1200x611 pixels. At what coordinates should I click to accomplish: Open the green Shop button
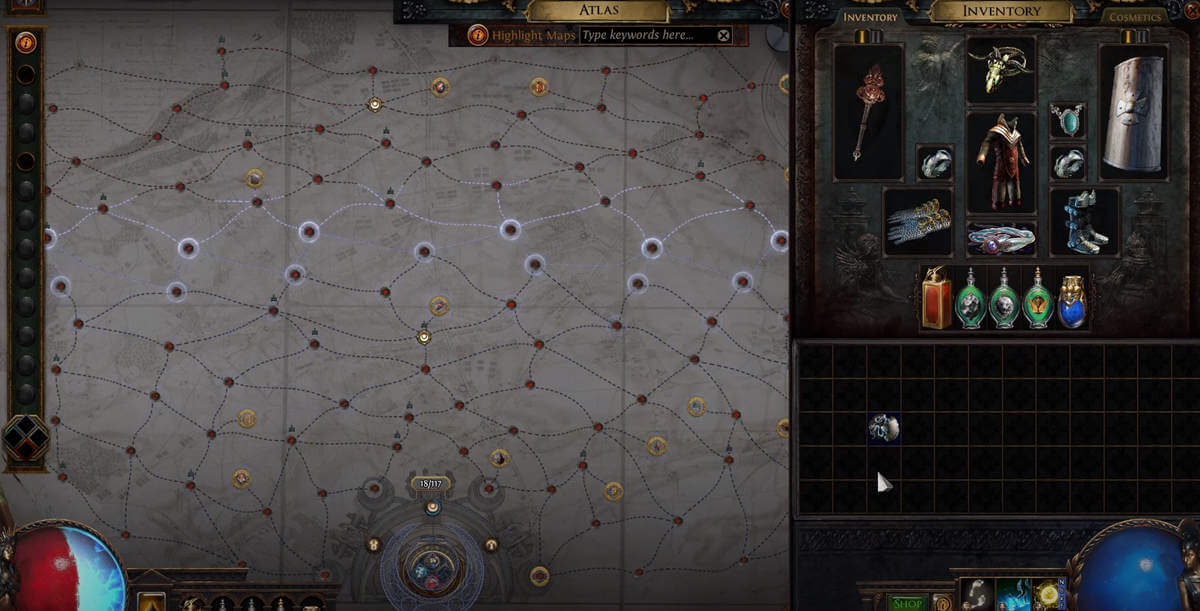click(907, 603)
